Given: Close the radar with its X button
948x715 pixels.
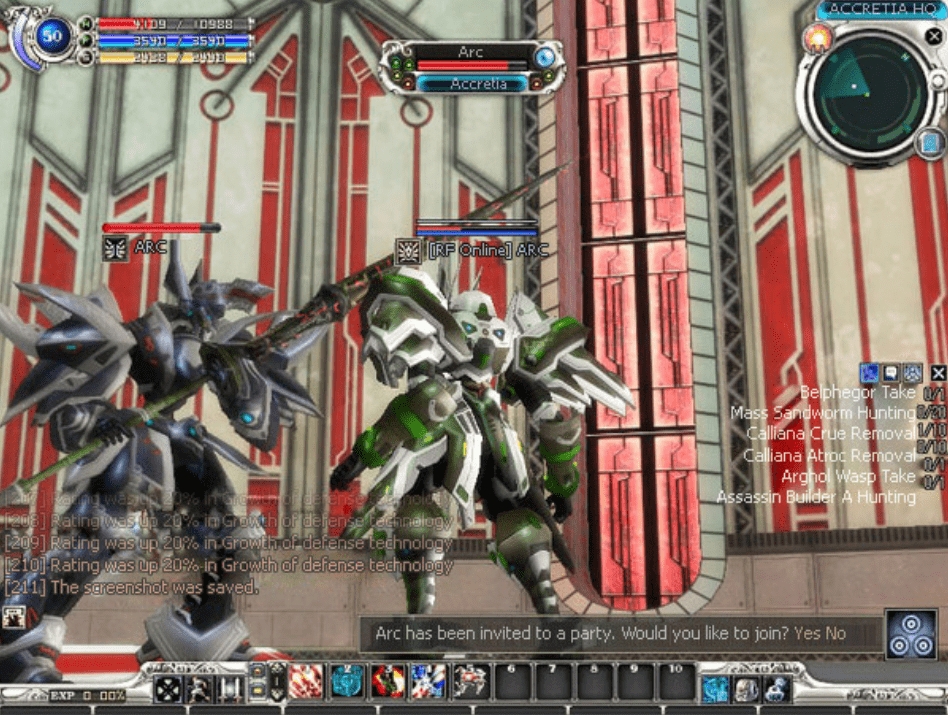Looking at the screenshot, I should 932,35.
